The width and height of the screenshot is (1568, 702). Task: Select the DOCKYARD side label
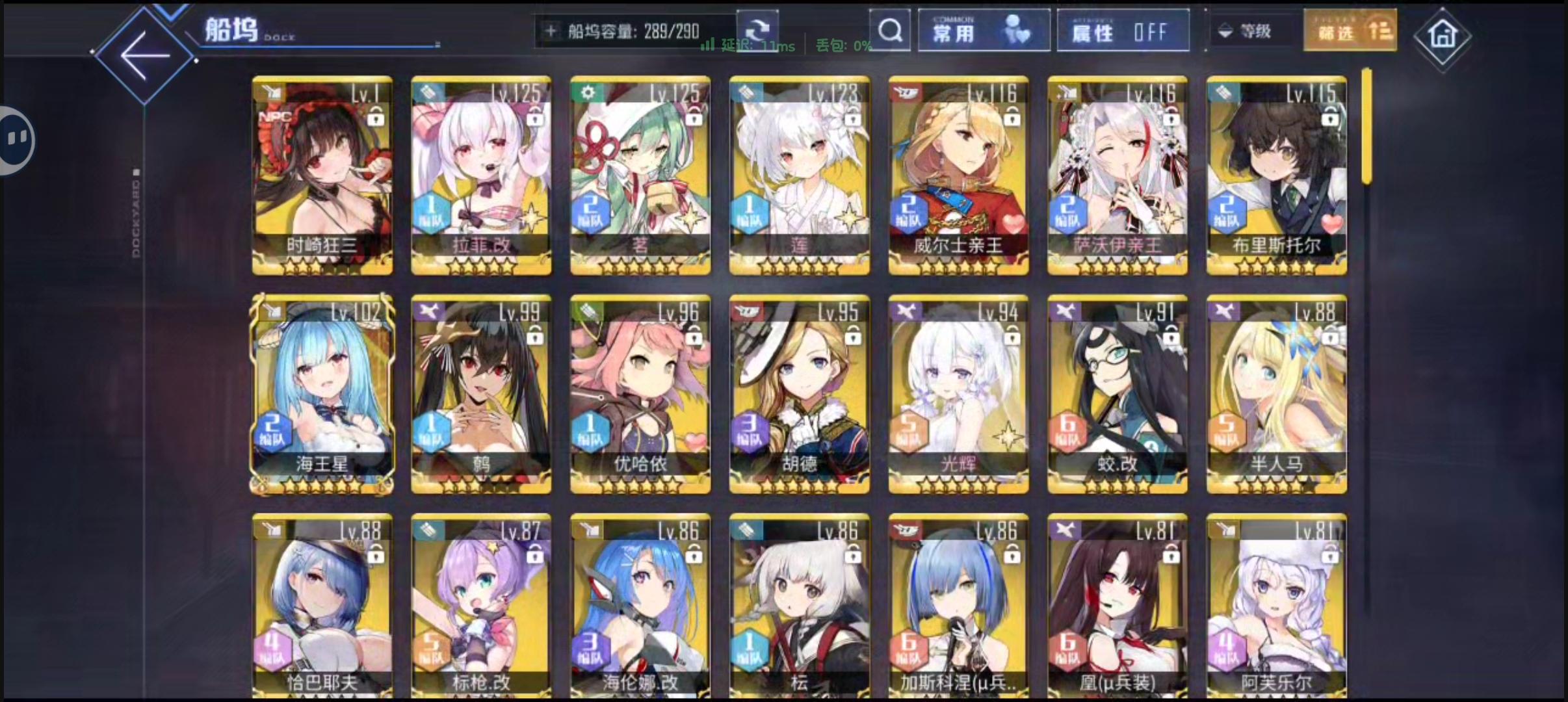click(137, 214)
